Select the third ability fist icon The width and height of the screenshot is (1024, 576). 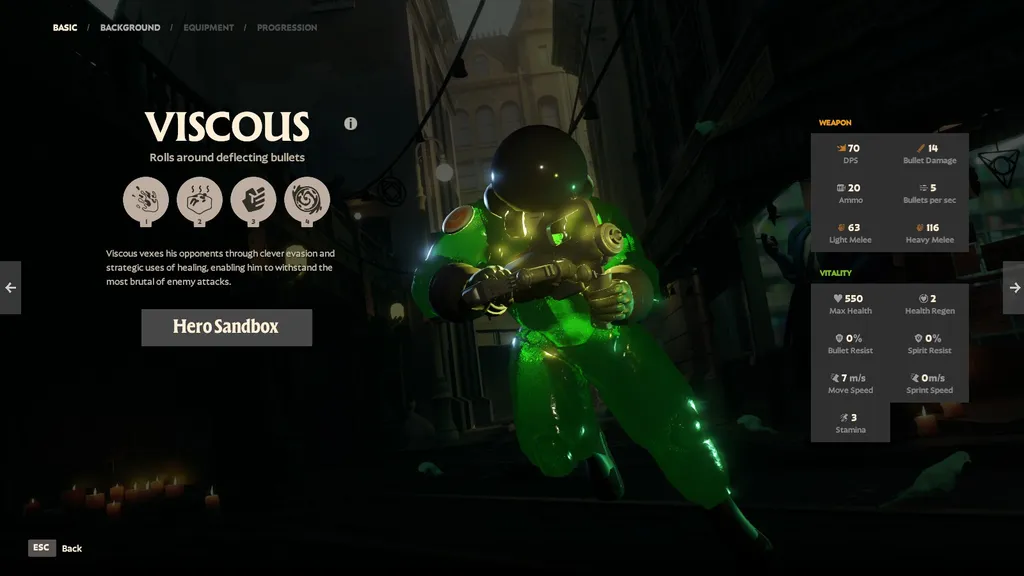click(x=253, y=200)
